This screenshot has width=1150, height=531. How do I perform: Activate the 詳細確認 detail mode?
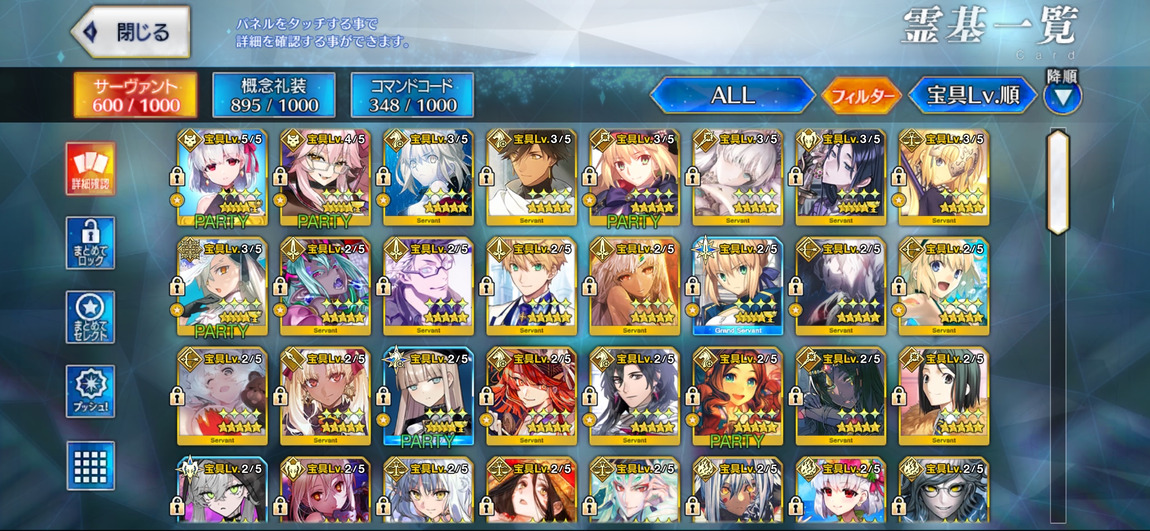point(91,168)
